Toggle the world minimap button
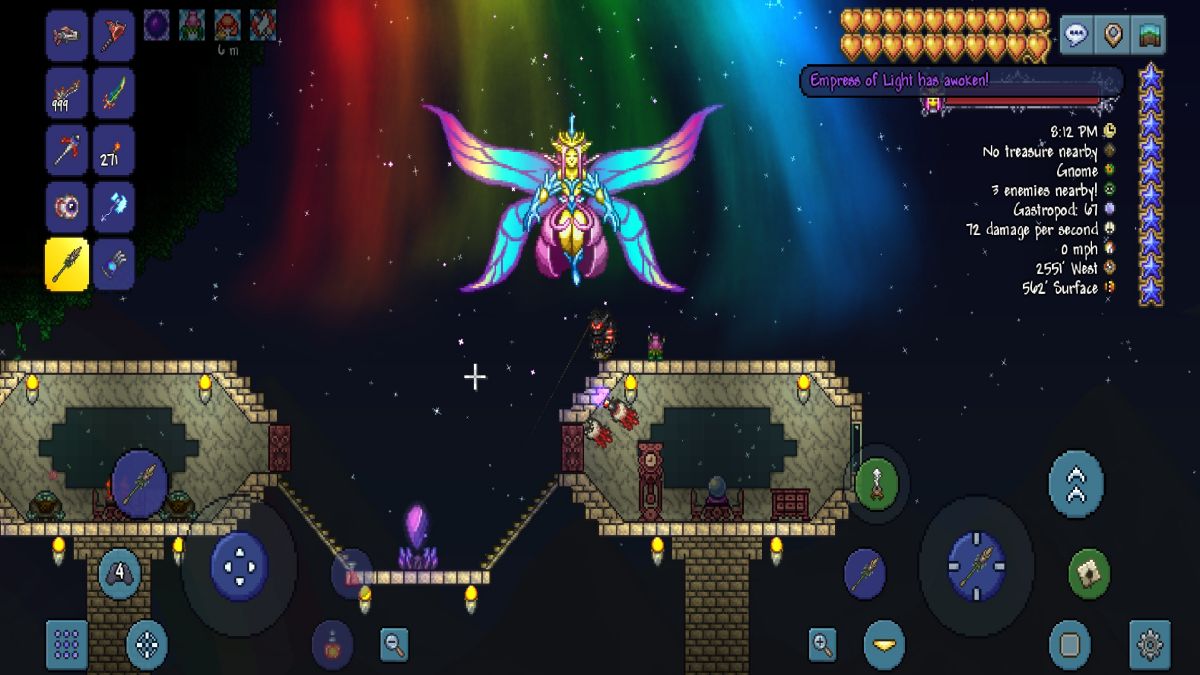This screenshot has width=1200, height=675. pyautogui.click(x=1150, y=36)
